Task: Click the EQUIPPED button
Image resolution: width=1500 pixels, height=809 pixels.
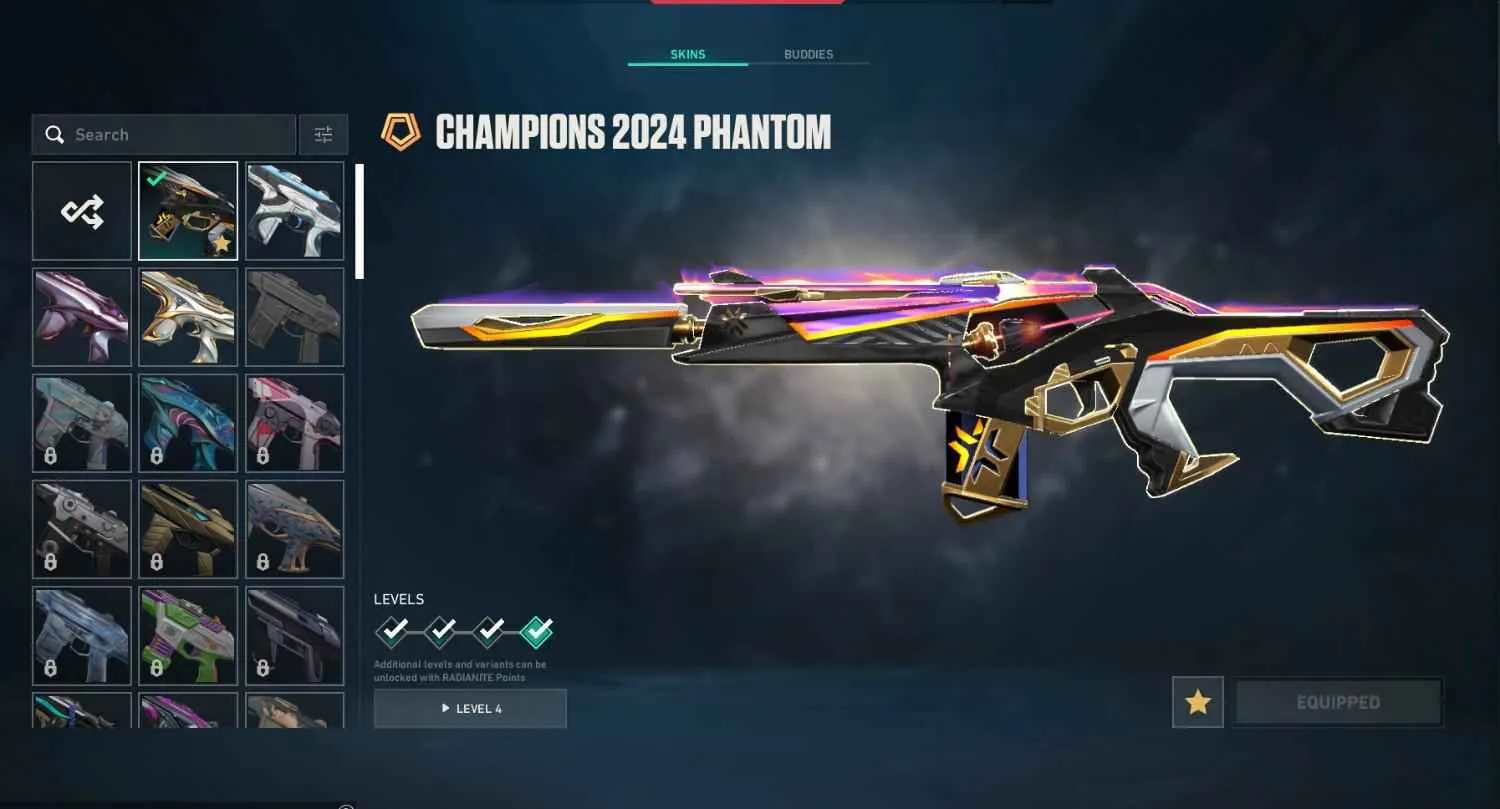Action: 1338,702
